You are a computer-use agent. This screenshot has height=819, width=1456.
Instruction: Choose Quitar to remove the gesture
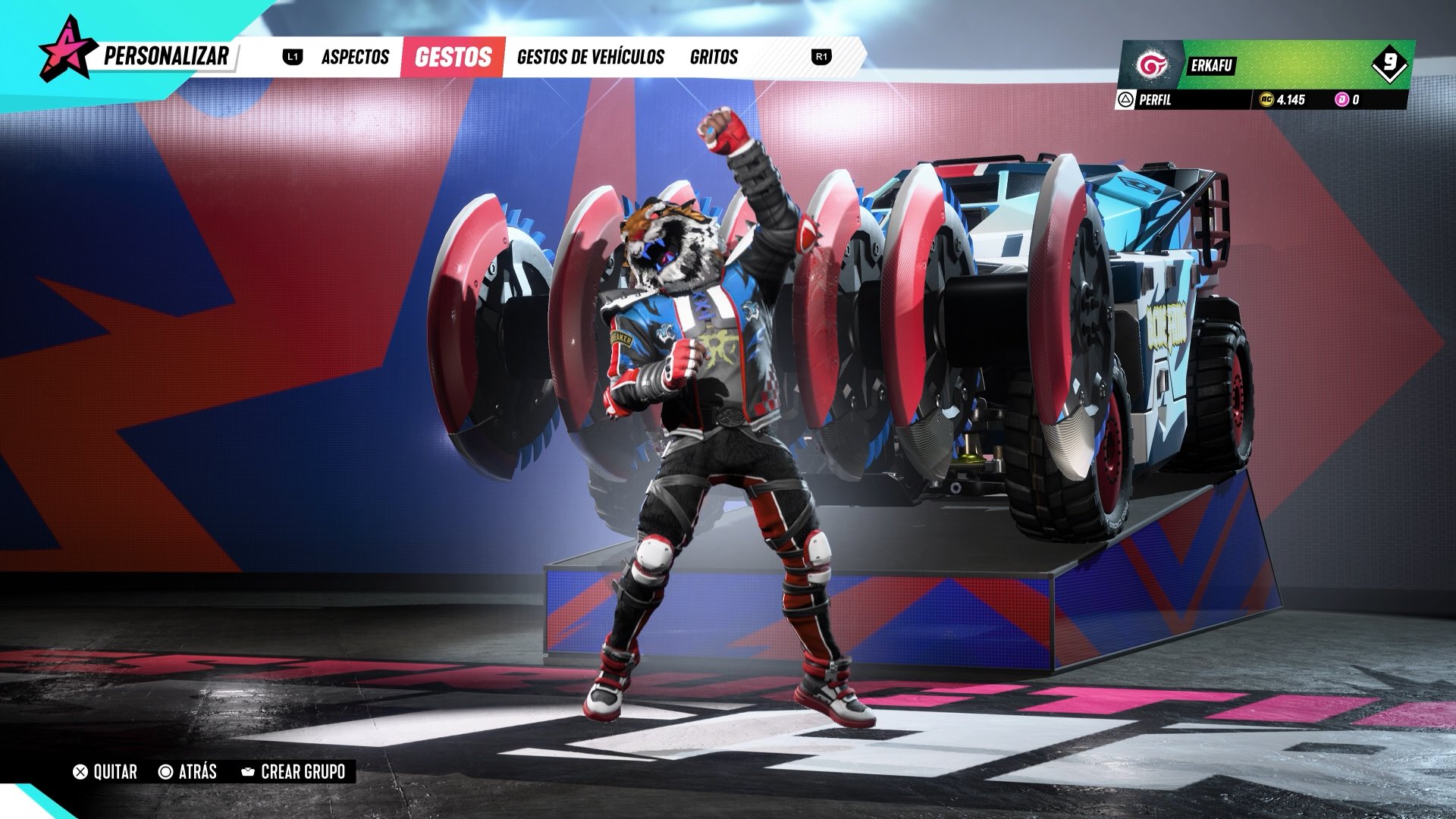pos(105,772)
